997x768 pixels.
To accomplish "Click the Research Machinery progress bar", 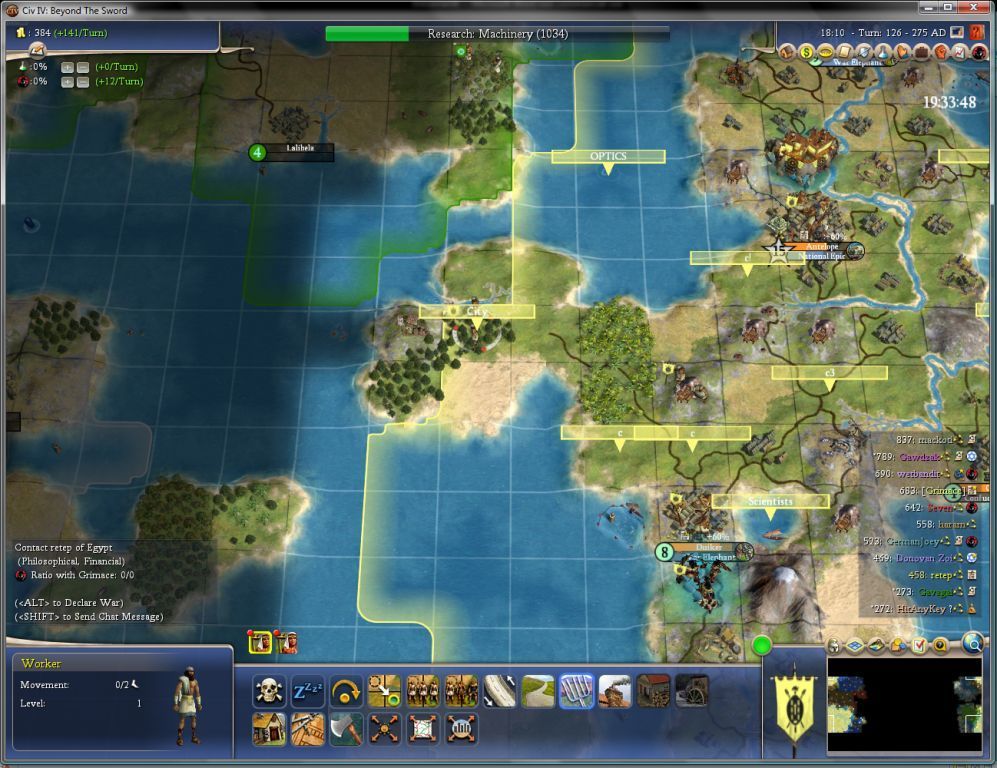I will click(497, 34).
